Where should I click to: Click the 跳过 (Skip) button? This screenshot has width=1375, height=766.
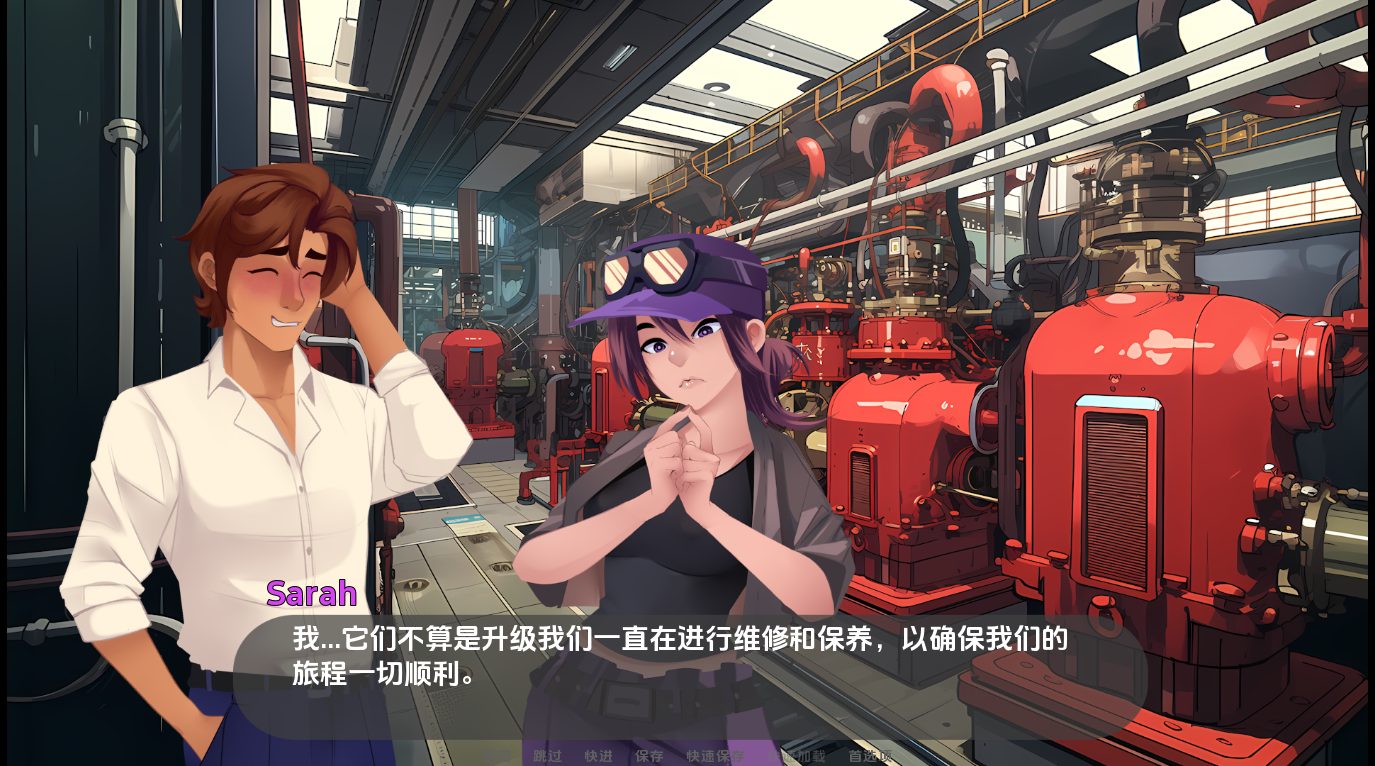click(x=547, y=756)
